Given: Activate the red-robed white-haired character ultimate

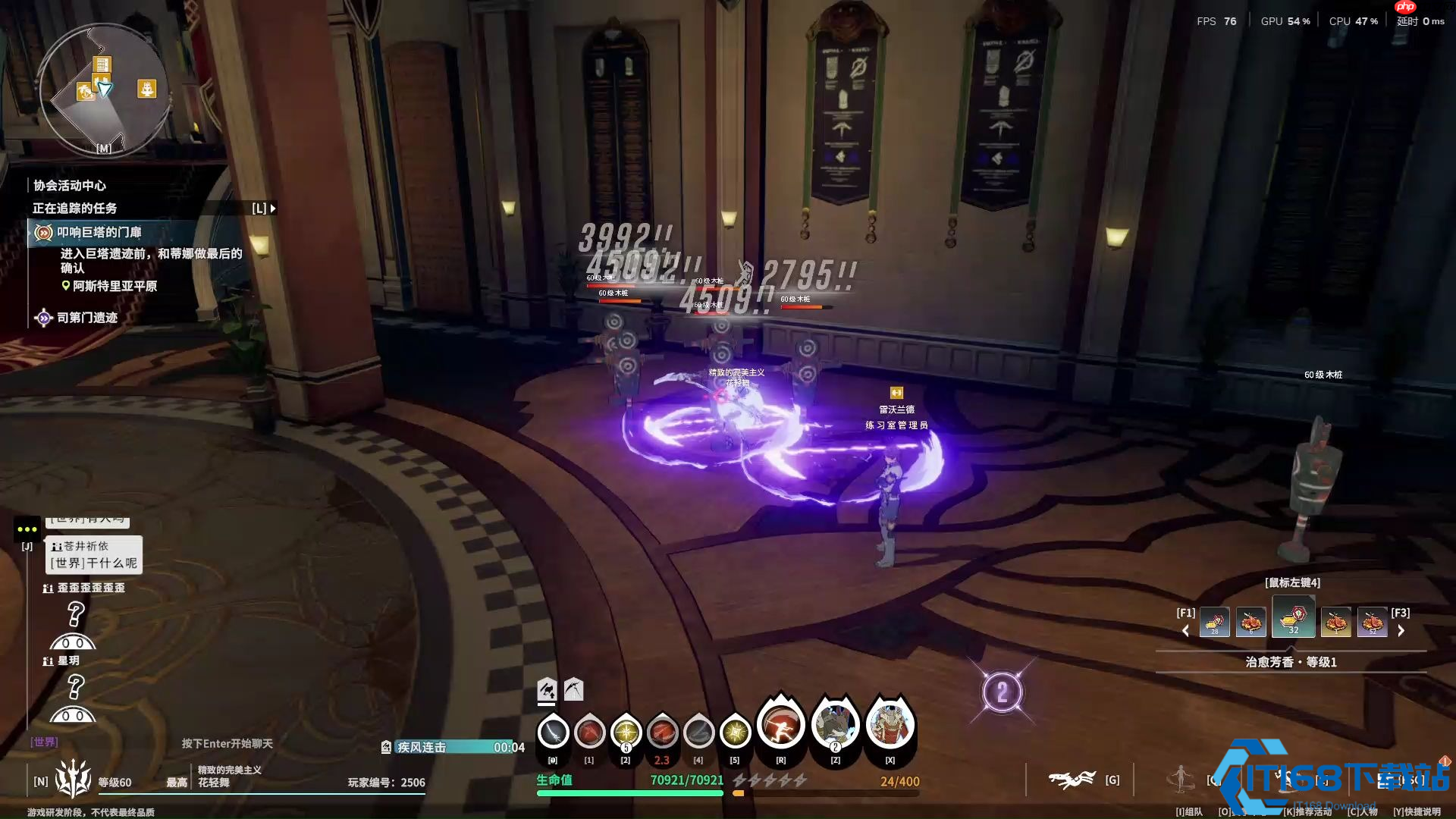Looking at the screenshot, I should pyautogui.click(x=890, y=726).
